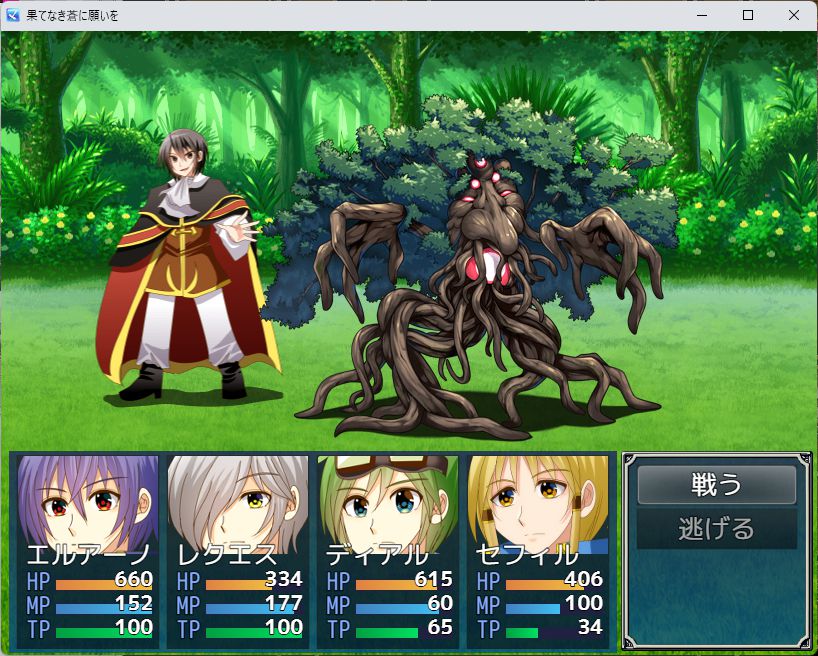Viewport: 818px width, 656px height.
Task: Select the 逃げる (Escape) command
Action: pos(716,529)
